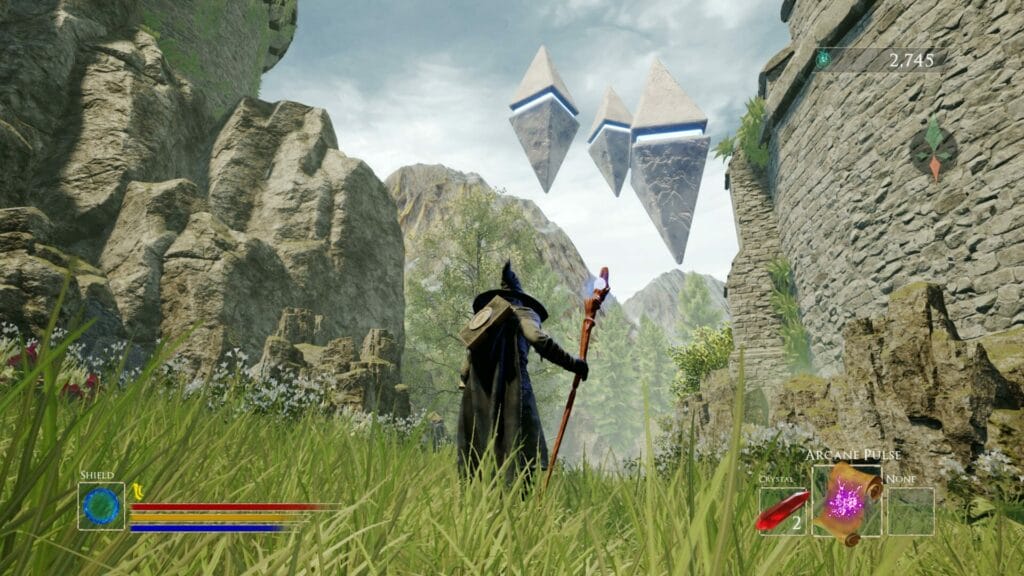Select the red Crystal item slot

pos(782,511)
